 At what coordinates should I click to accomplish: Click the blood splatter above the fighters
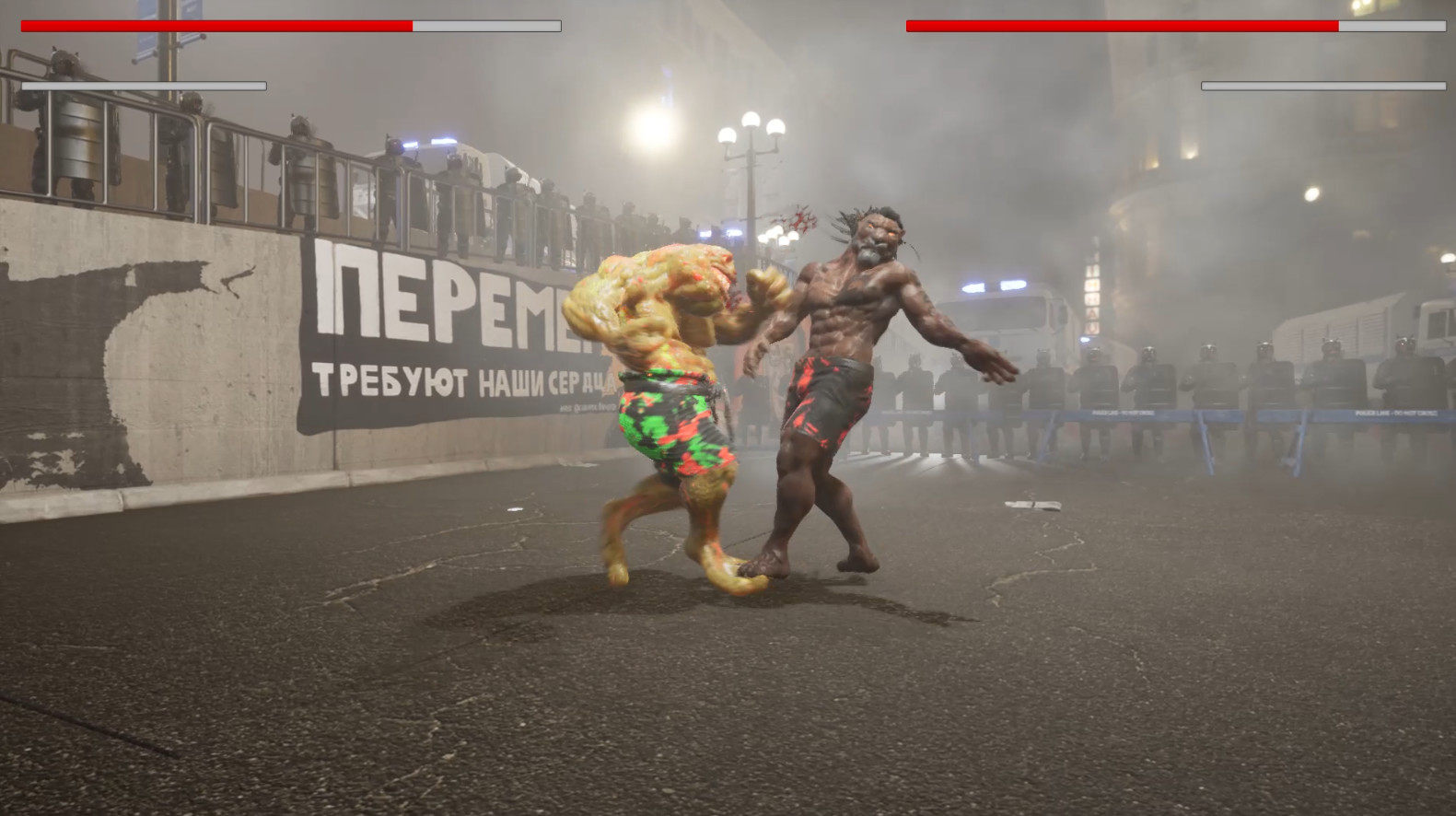799,221
